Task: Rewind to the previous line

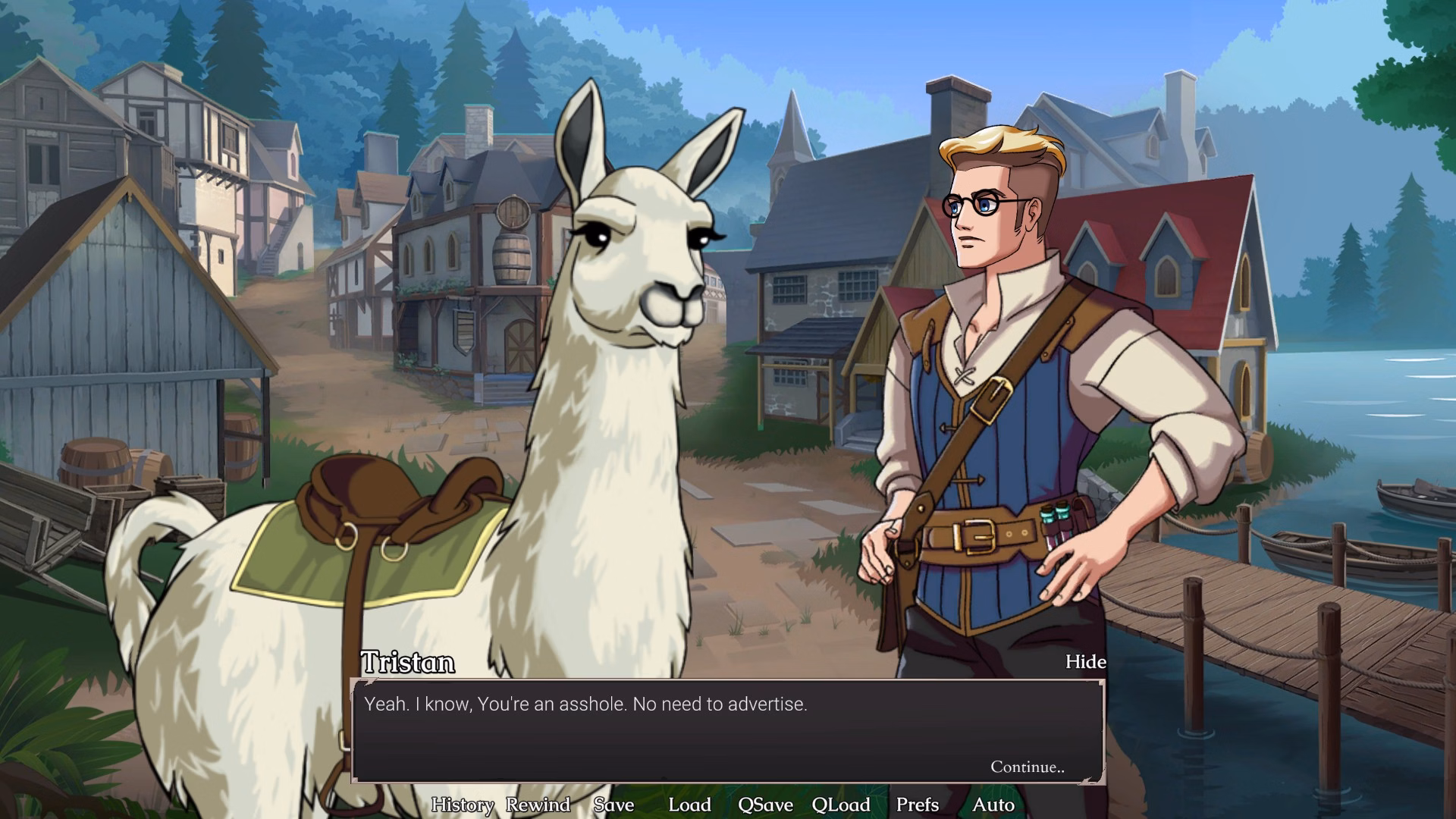Action: (538, 805)
